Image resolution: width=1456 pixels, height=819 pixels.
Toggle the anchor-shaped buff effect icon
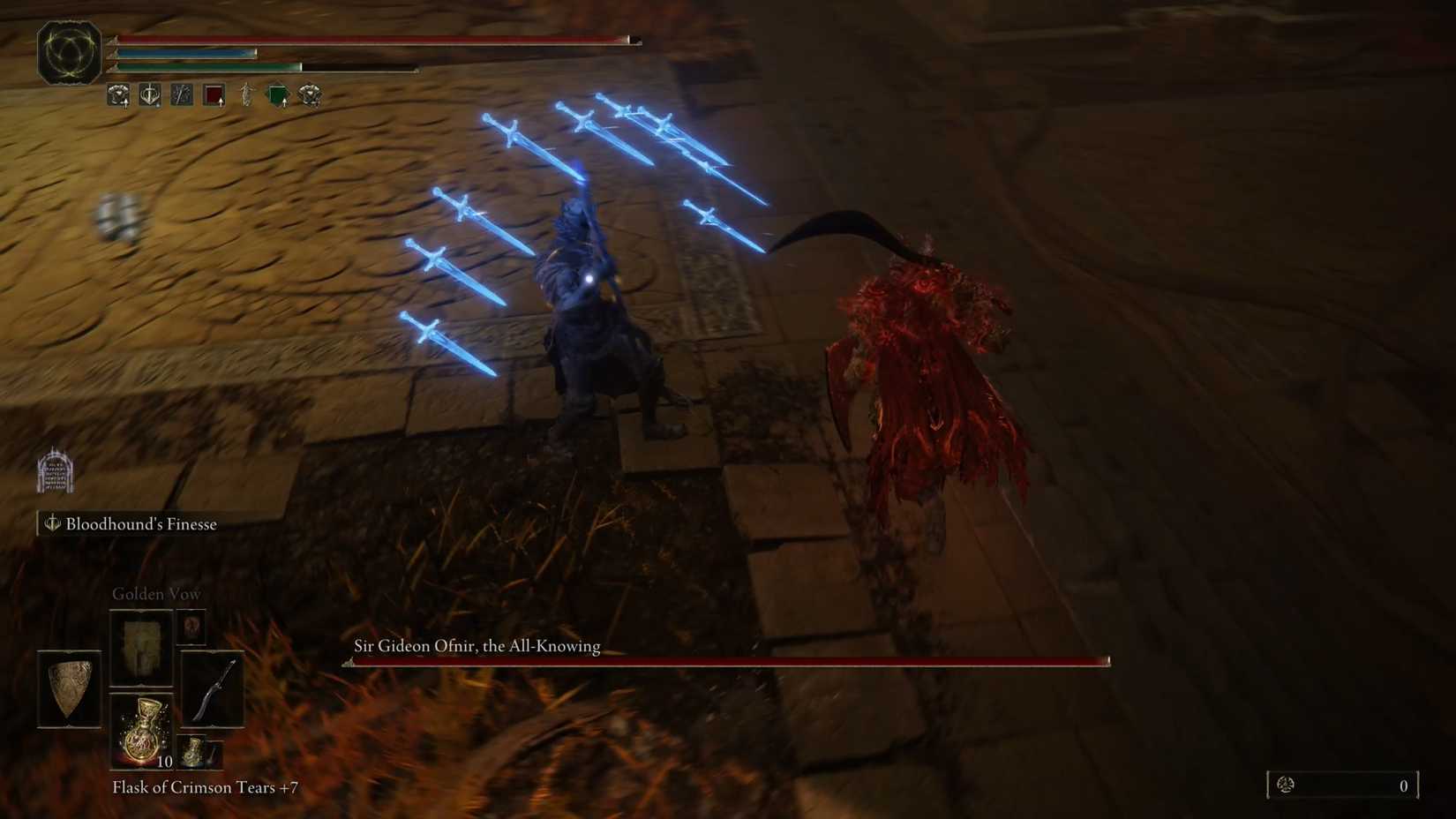pos(150,94)
